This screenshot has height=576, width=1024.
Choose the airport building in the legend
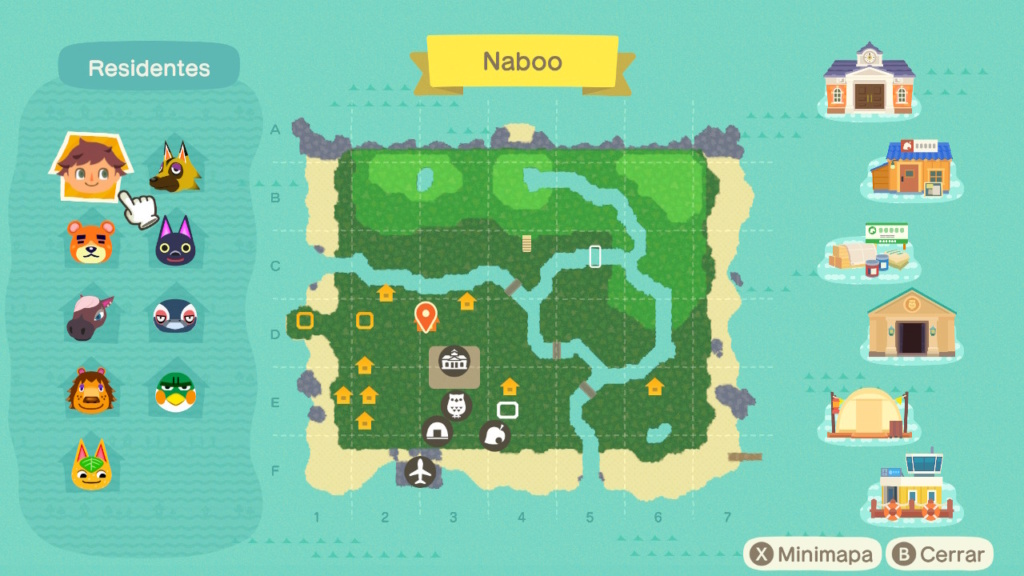[x=912, y=486]
